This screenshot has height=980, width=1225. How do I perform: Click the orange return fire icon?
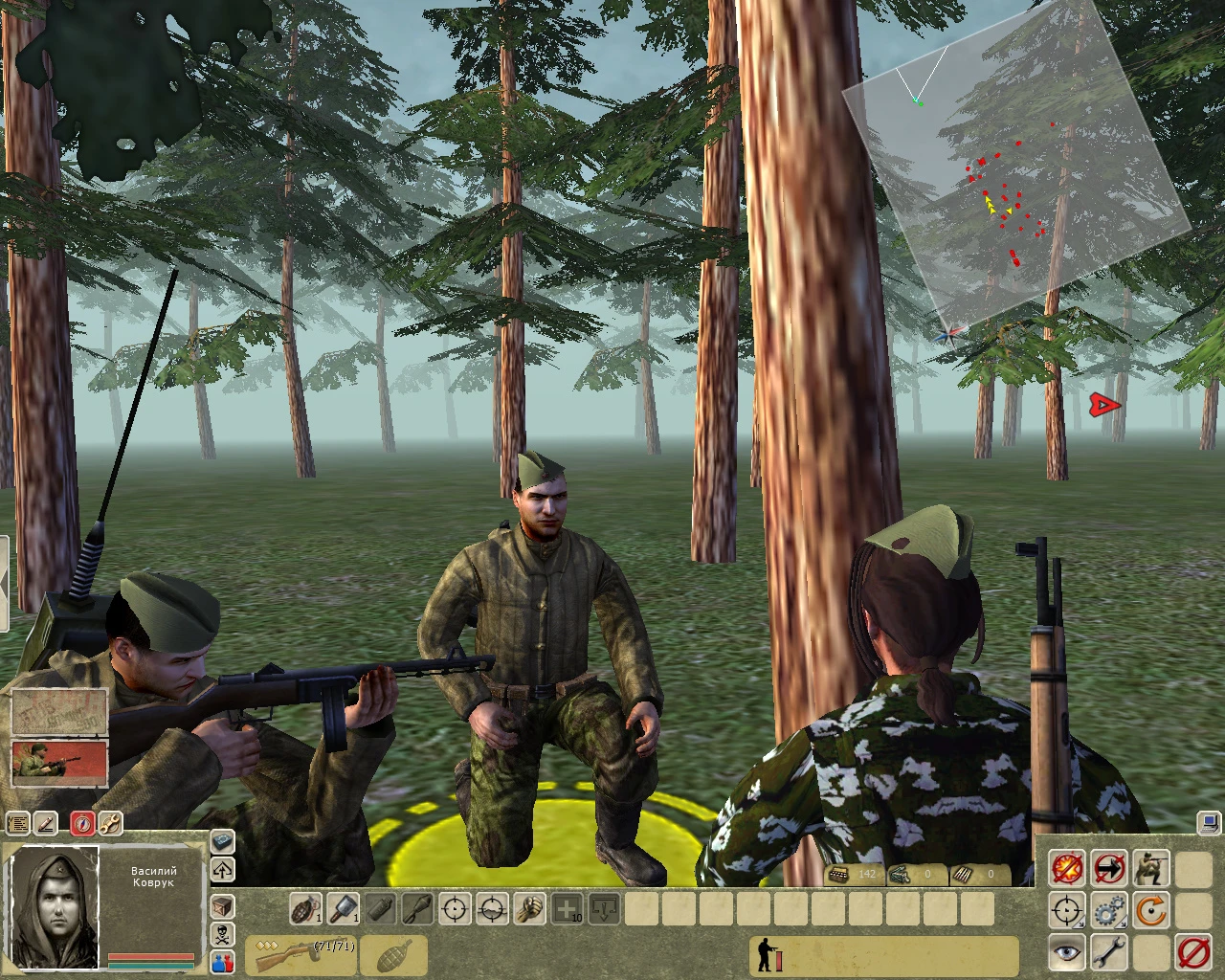1152,909
